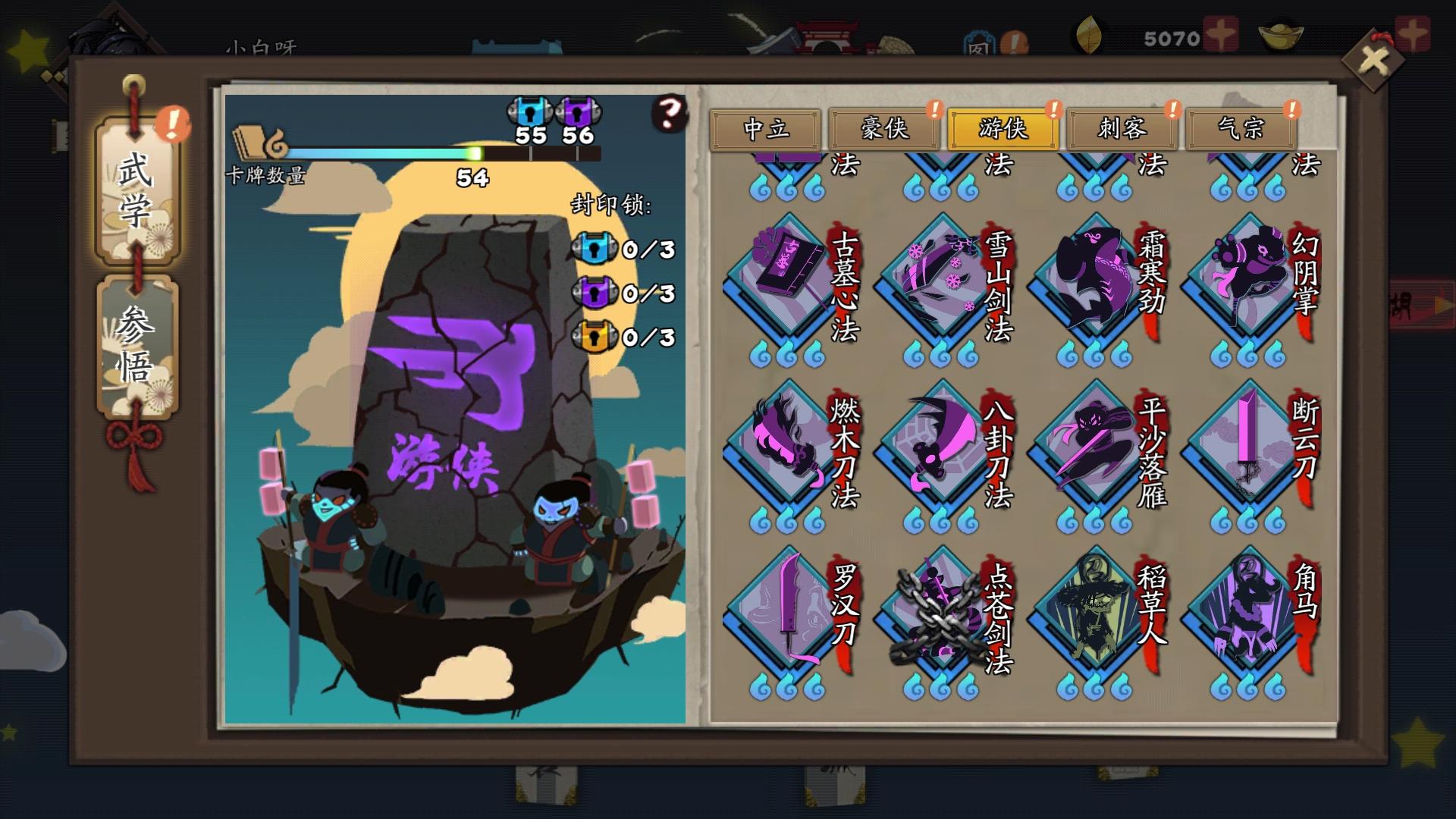Image resolution: width=1456 pixels, height=819 pixels.
Task: Switch to the 中立 tab
Action: (x=768, y=129)
